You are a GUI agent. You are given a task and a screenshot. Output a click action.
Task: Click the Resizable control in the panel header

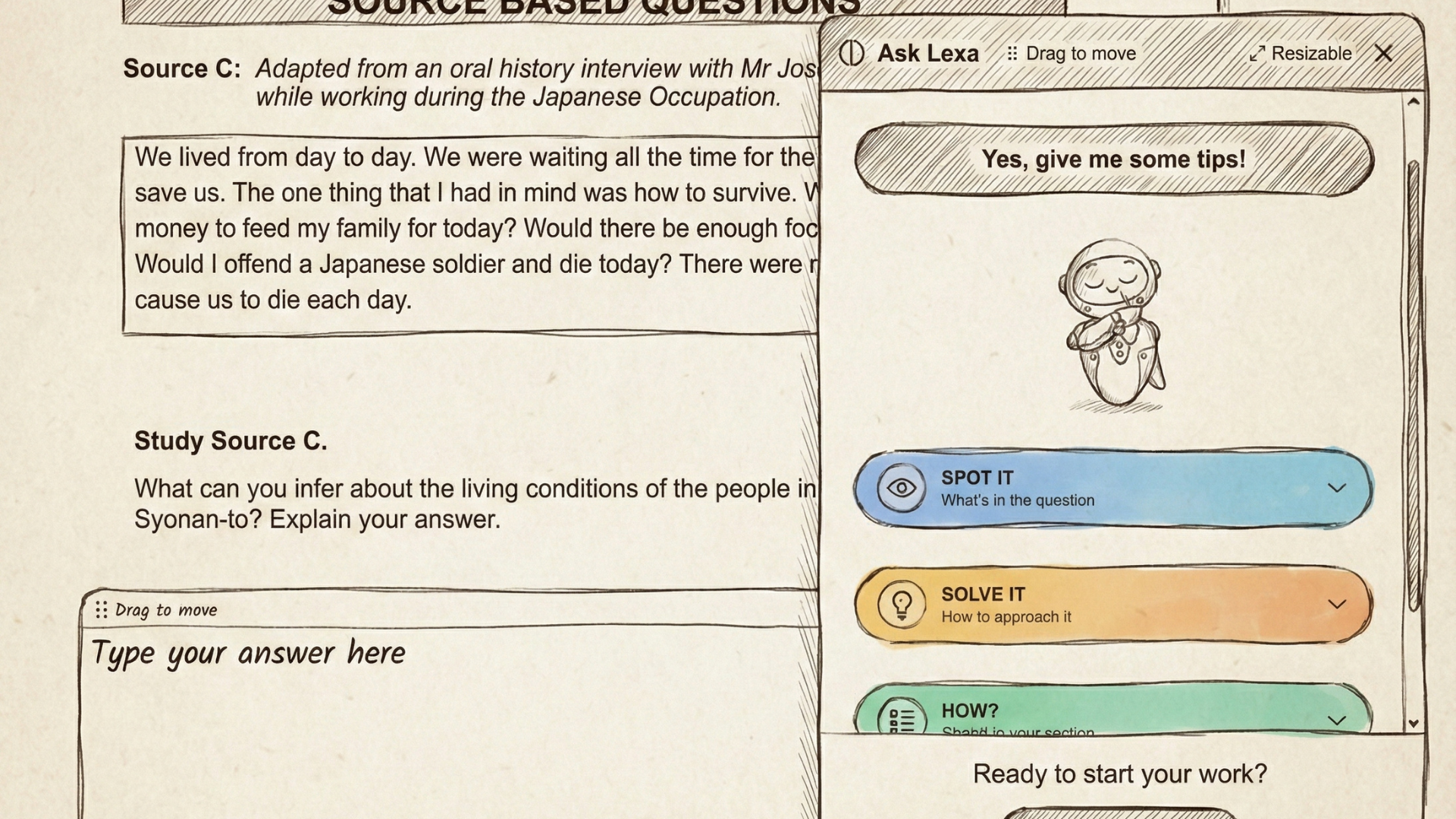[1312, 53]
